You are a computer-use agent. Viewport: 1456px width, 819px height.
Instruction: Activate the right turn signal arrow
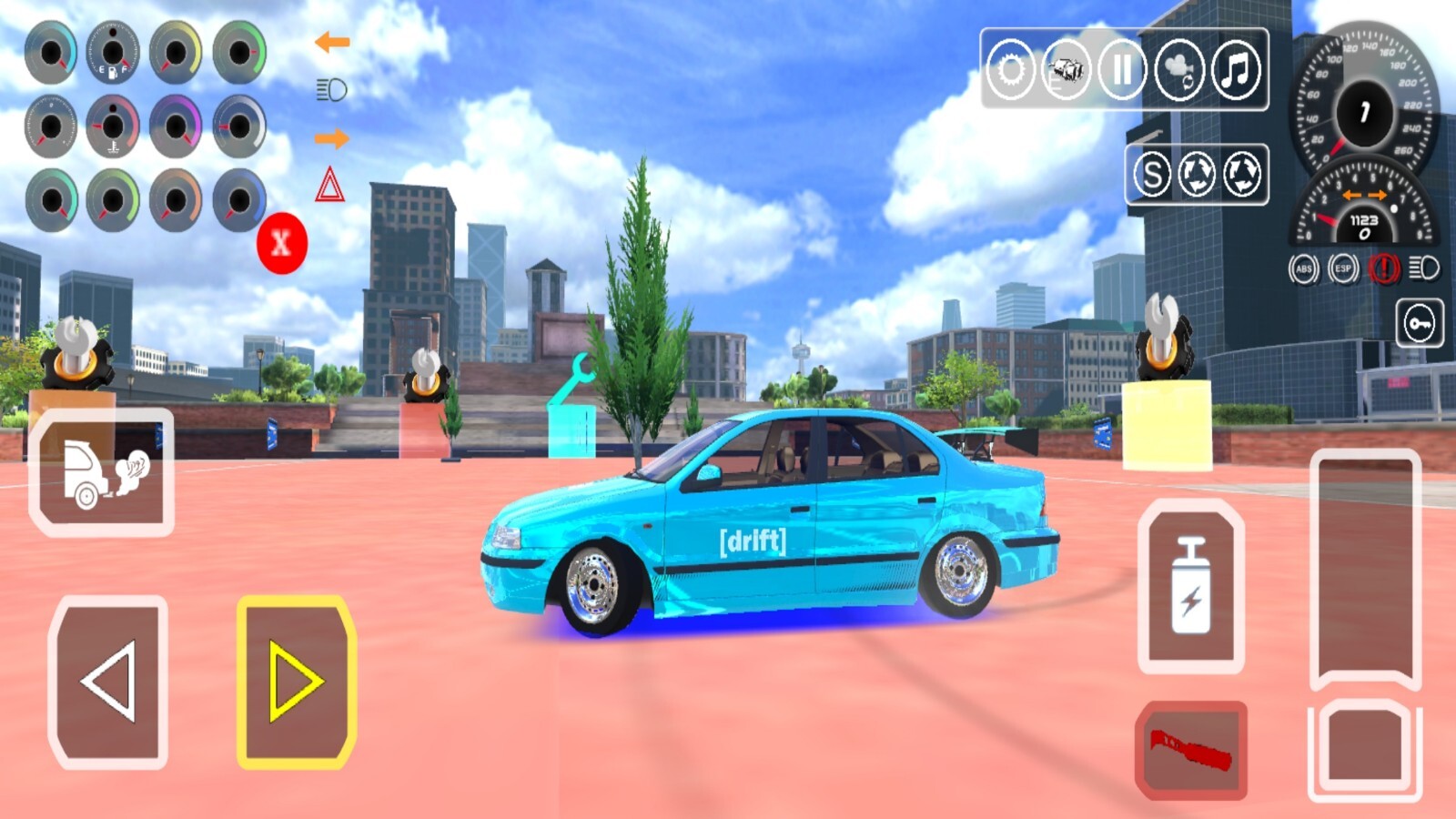point(332,139)
